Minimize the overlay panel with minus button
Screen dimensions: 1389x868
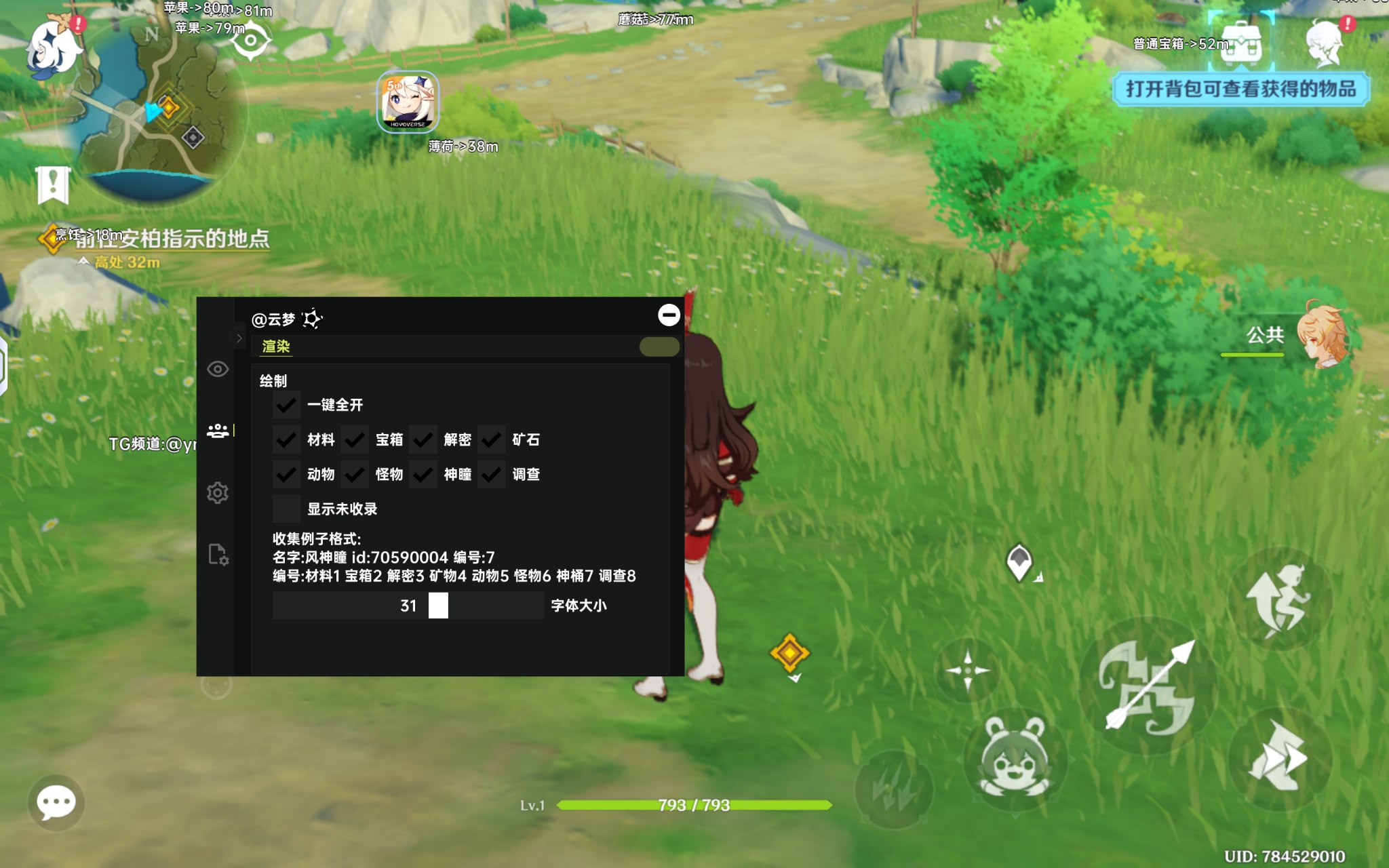tap(669, 315)
